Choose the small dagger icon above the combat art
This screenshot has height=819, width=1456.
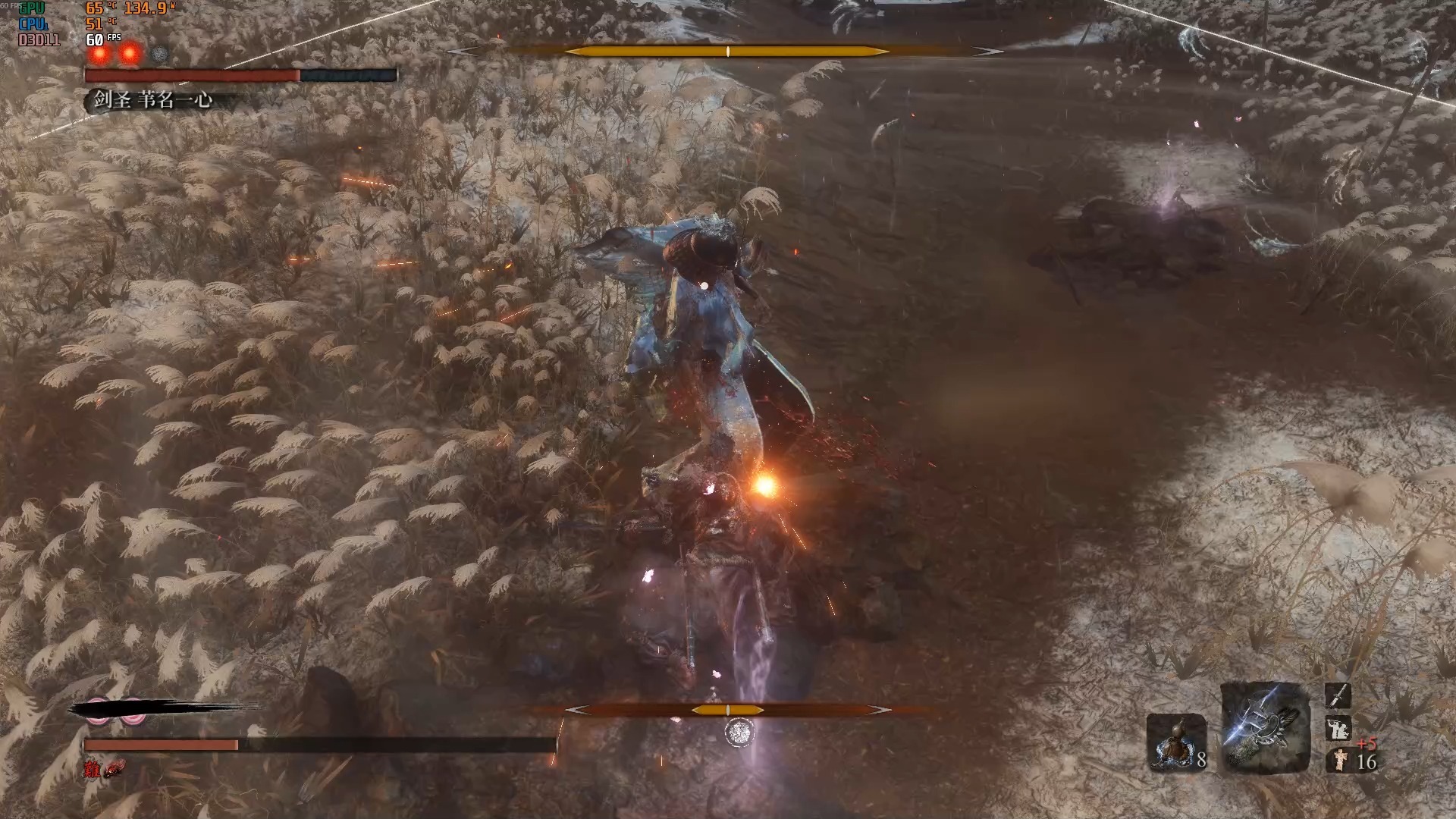click(x=1338, y=696)
